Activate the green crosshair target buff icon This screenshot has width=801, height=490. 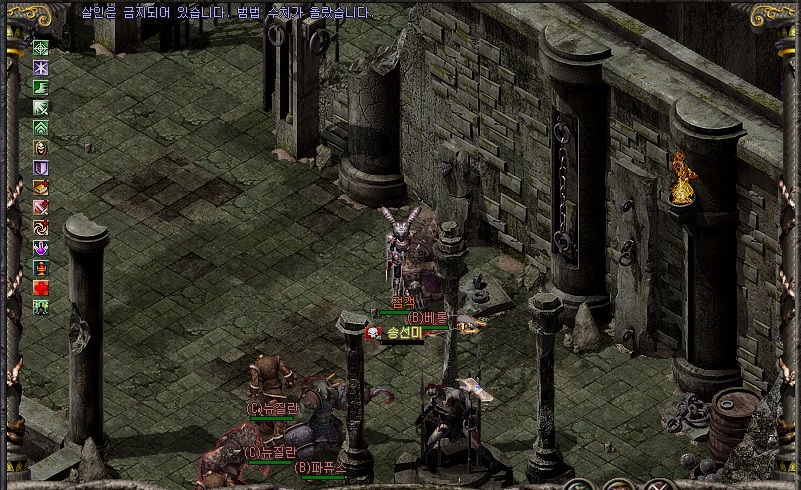tap(41, 47)
